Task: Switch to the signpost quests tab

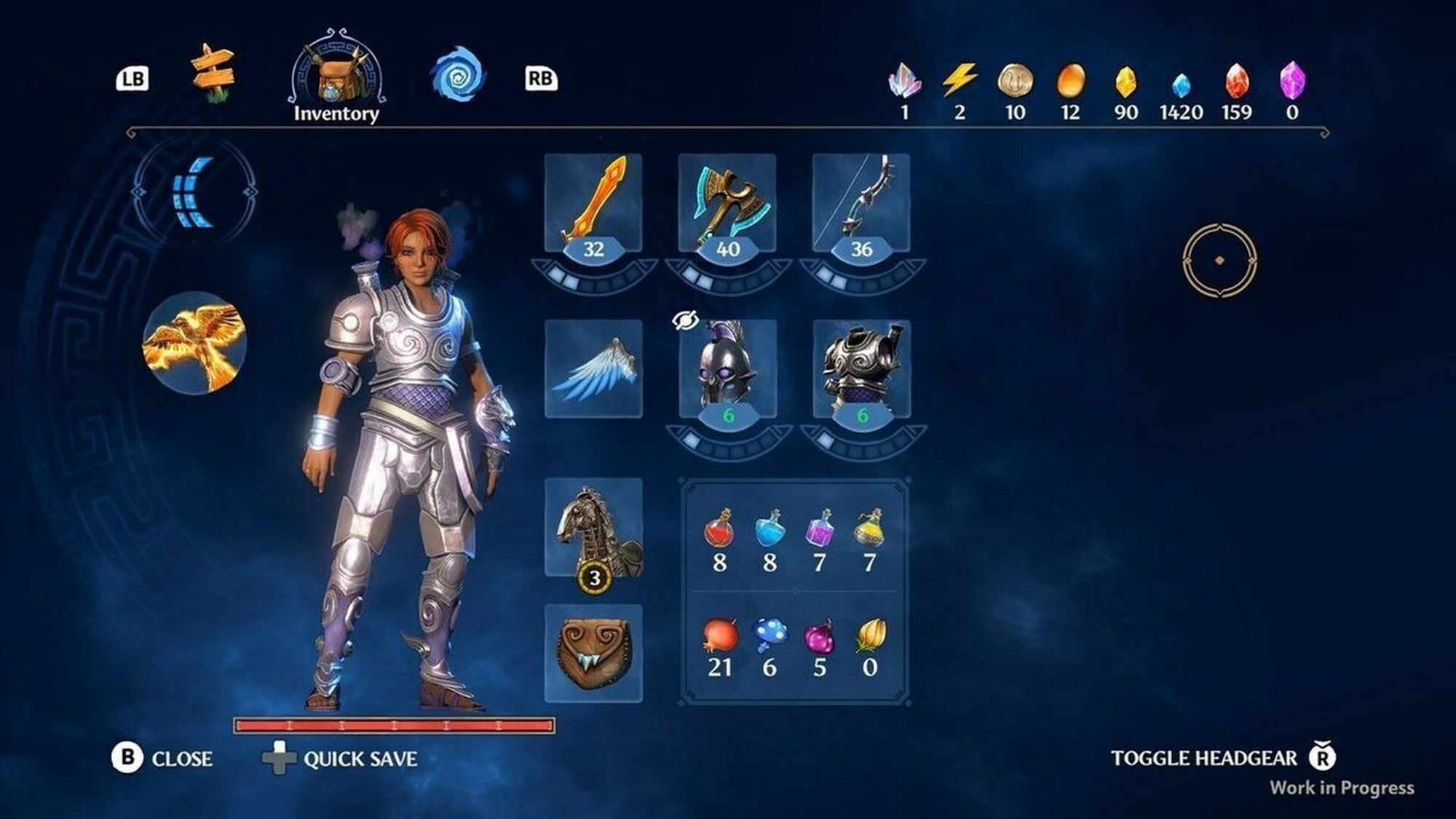Action: (213, 74)
